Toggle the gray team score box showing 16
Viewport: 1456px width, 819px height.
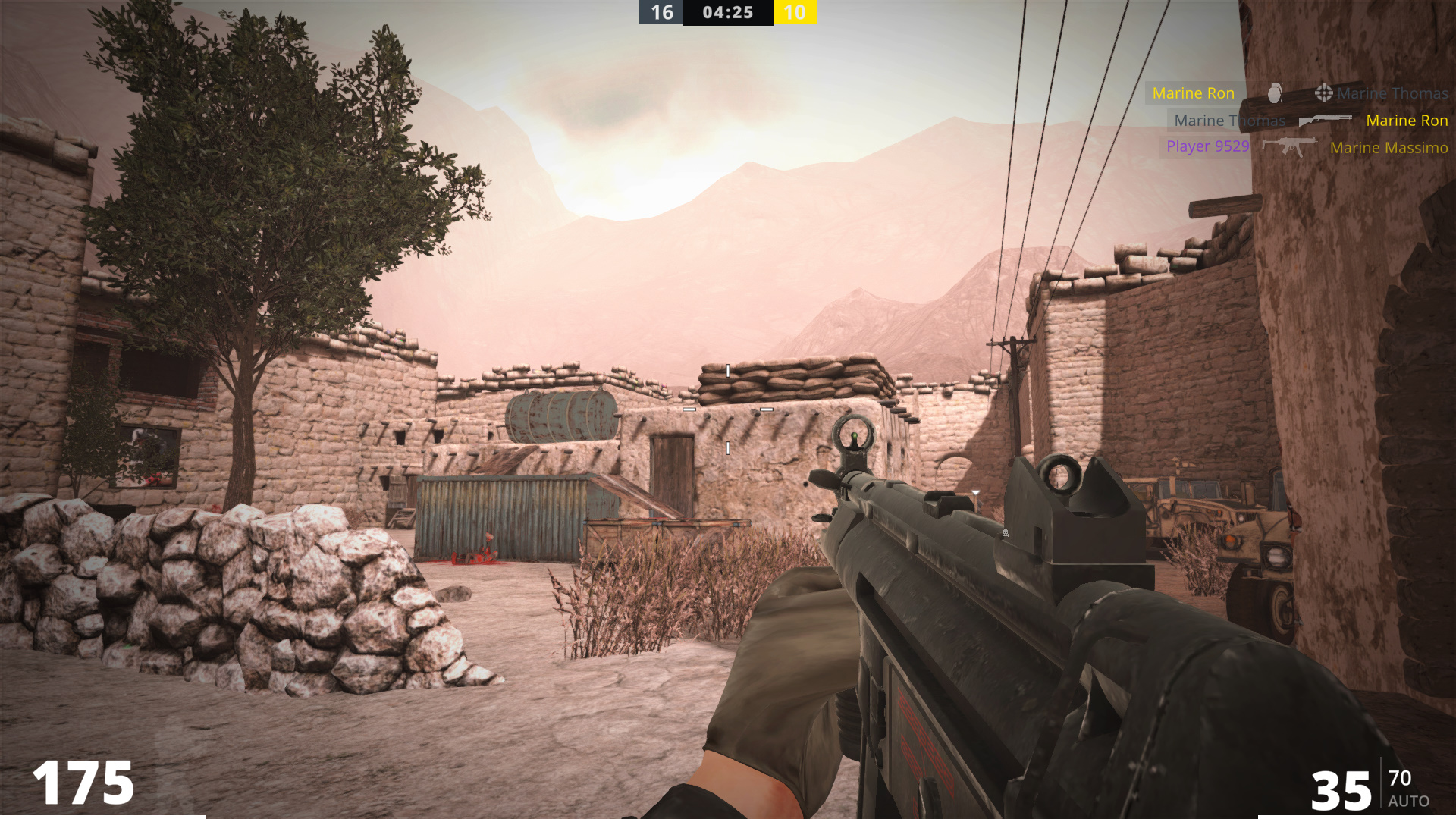[x=661, y=12]
